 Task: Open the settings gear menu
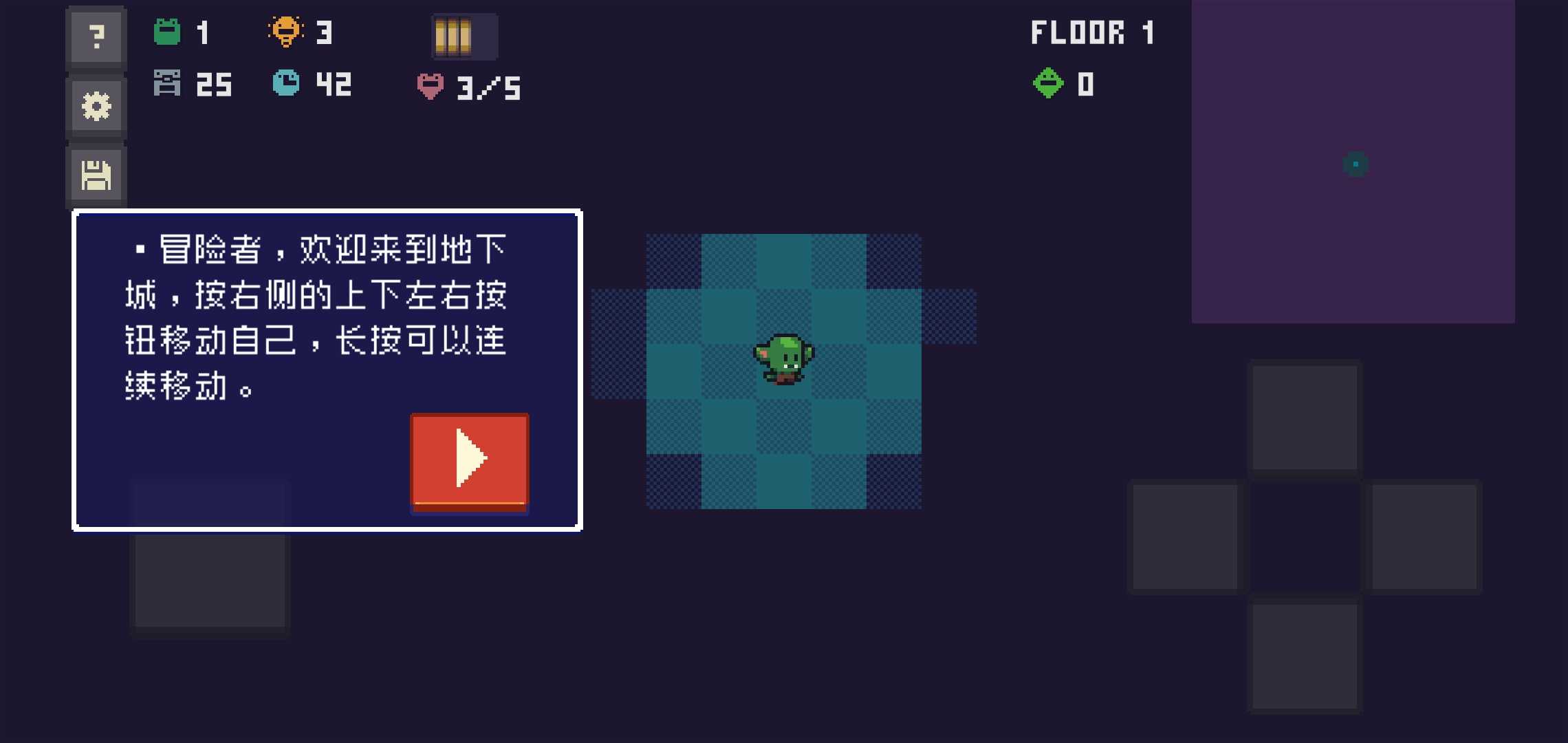pyautogui.click(x=96, y=105)
